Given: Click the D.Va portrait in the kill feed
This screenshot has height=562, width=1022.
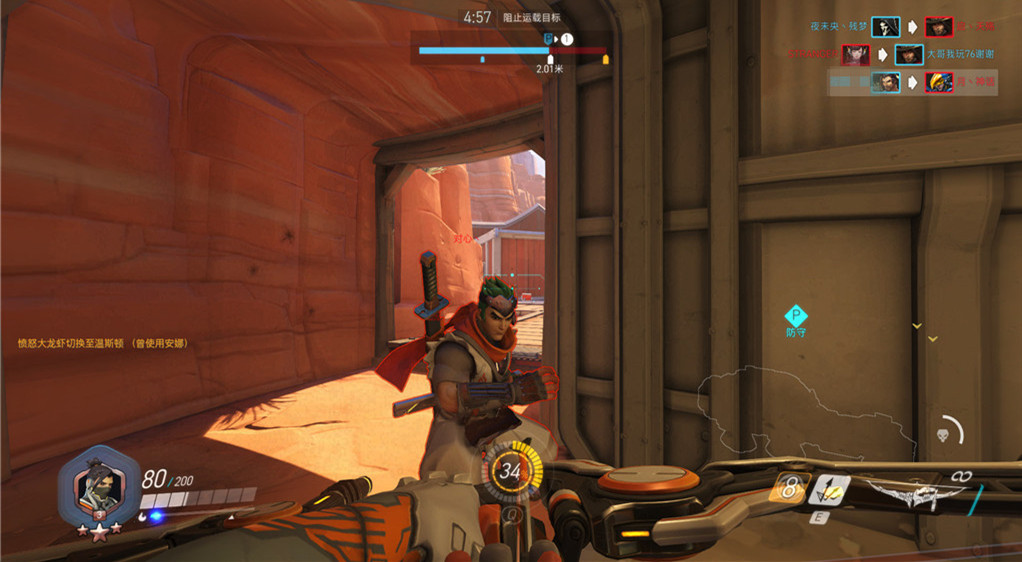Looking at the screenshot, I should 855,54.
